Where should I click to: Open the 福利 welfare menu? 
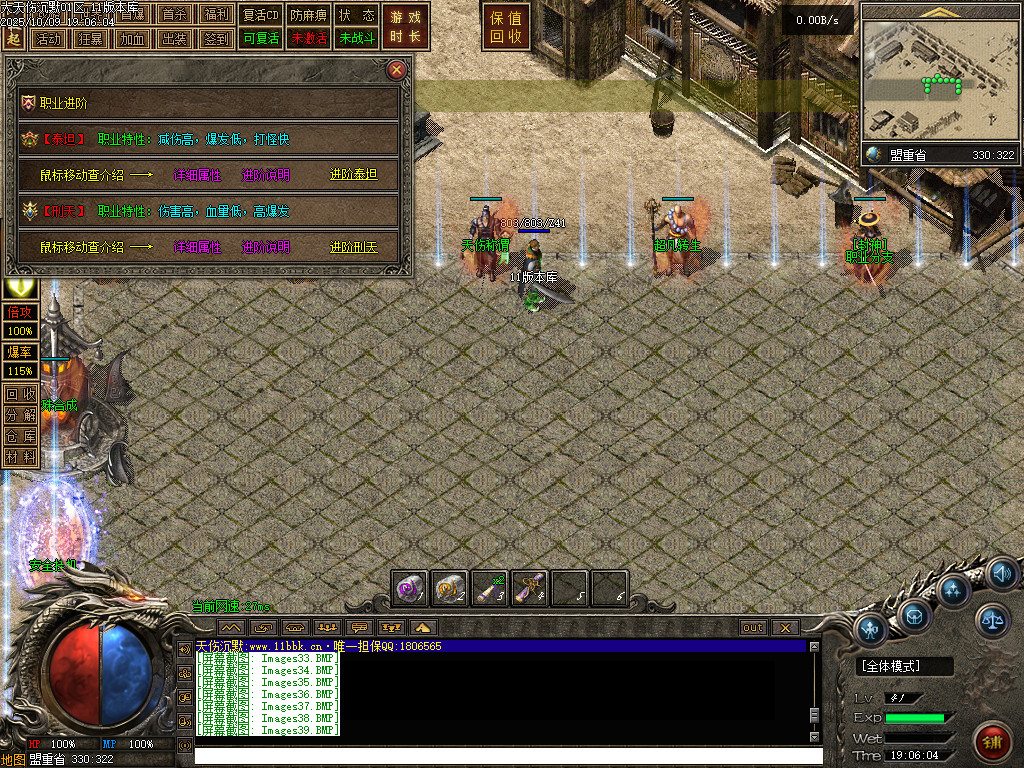pyautogui.click(x=216, y=15)
